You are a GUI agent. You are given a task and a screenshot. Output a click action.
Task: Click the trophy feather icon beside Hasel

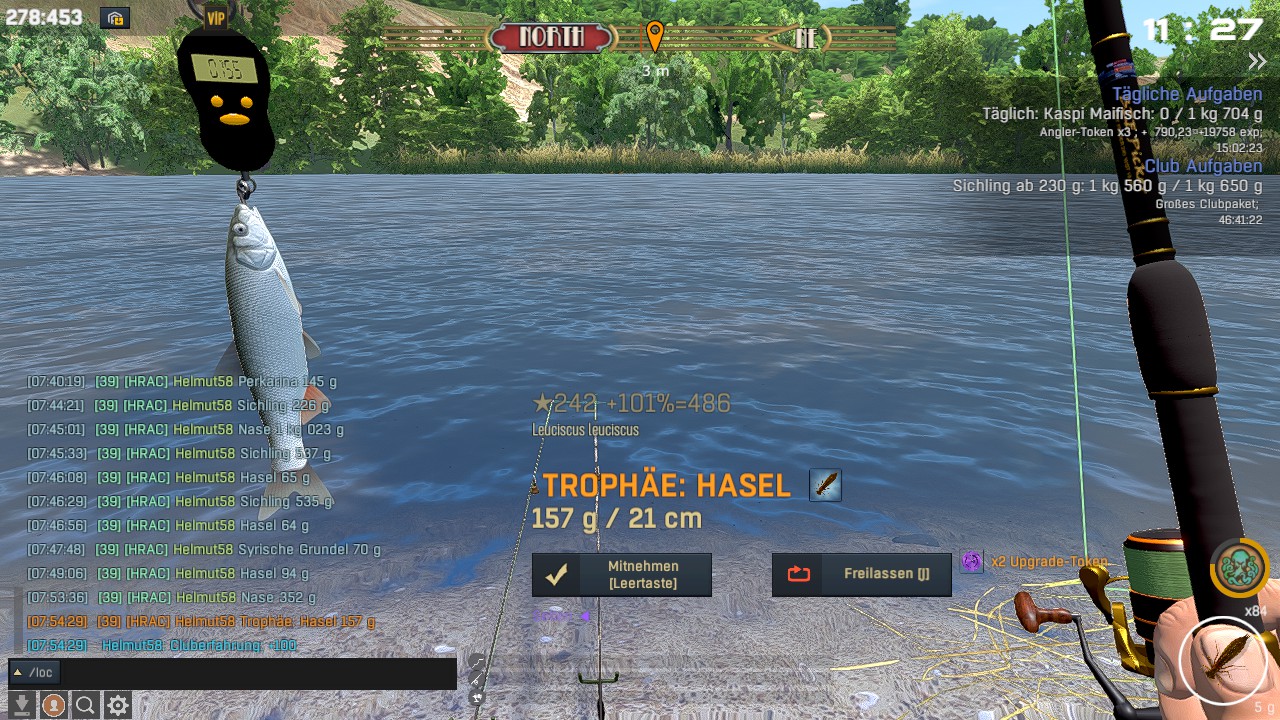pyautogui.click(x=825, y=486)
